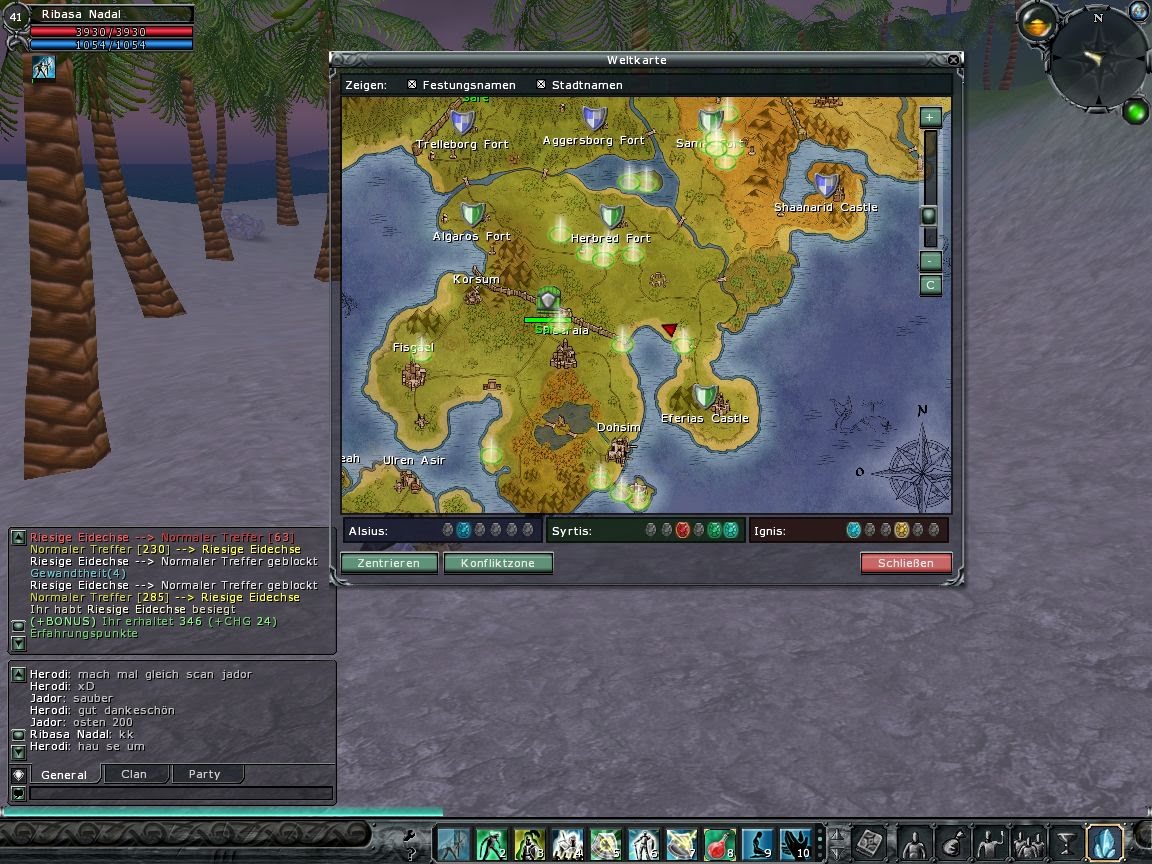Zoom in the world map with plus button

point(930,117)
